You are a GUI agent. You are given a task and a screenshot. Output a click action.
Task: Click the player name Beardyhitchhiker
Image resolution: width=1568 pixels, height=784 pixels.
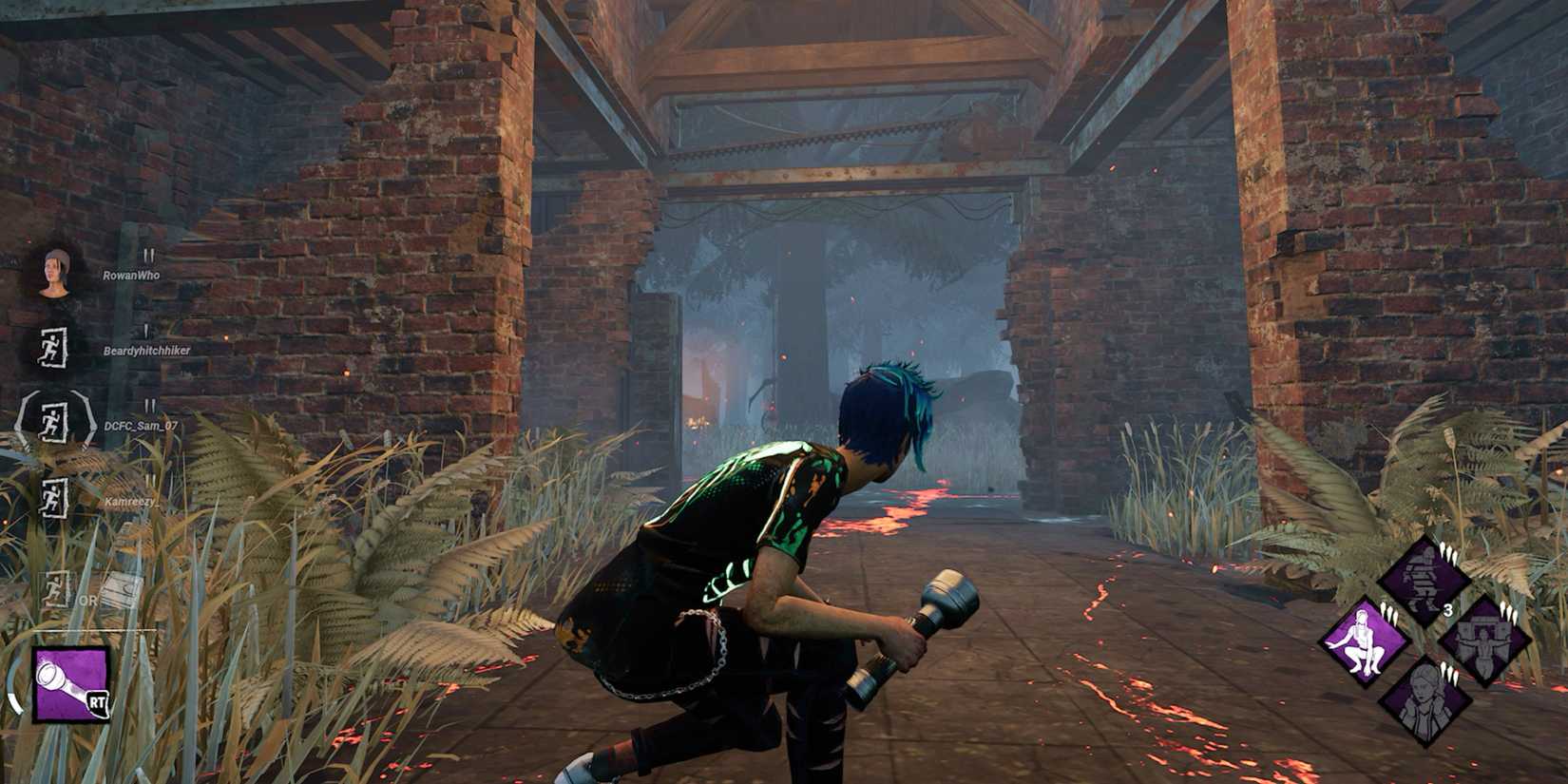[x=146, y=349]
